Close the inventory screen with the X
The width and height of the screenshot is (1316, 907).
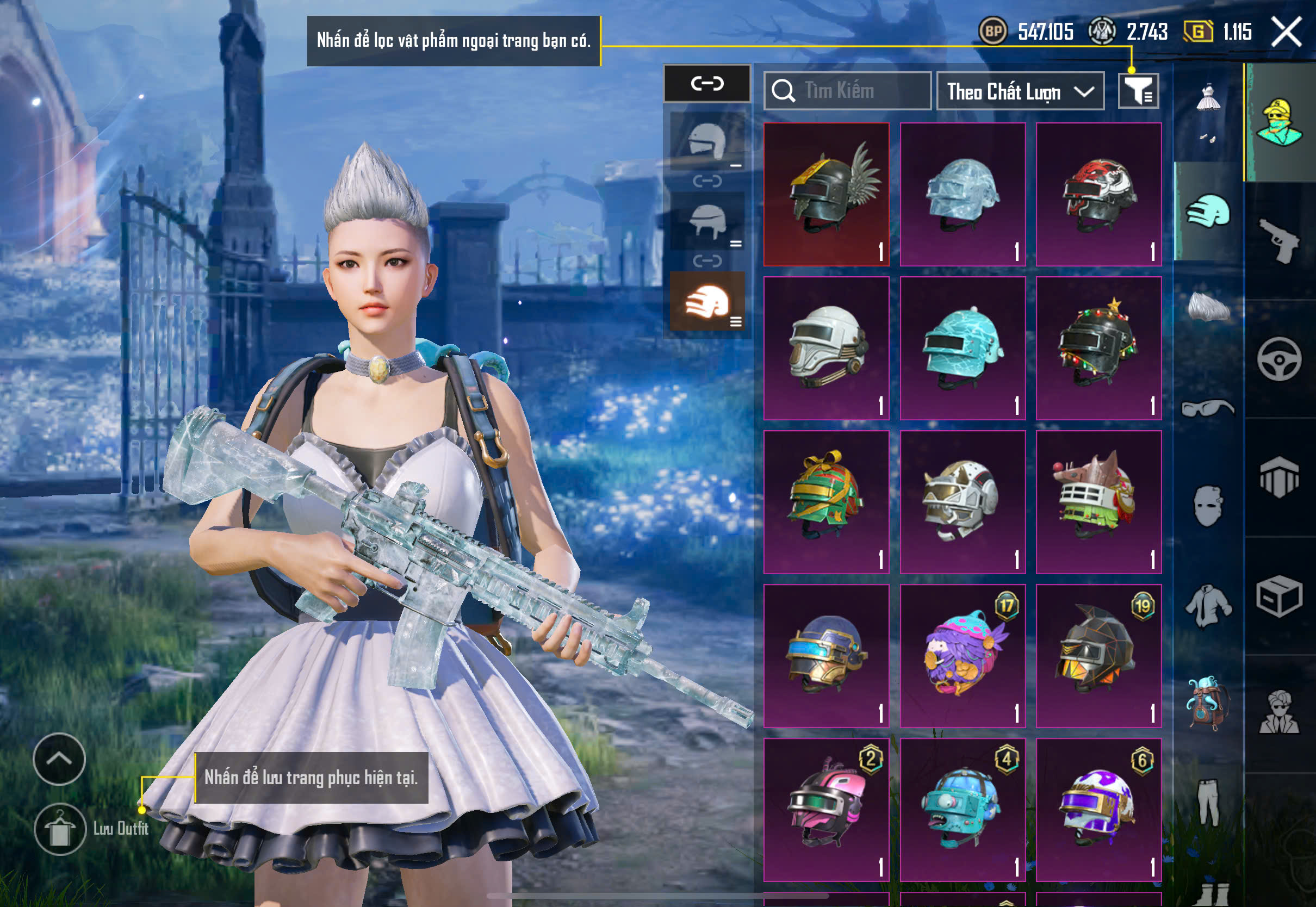click(x=1286, y=32)
